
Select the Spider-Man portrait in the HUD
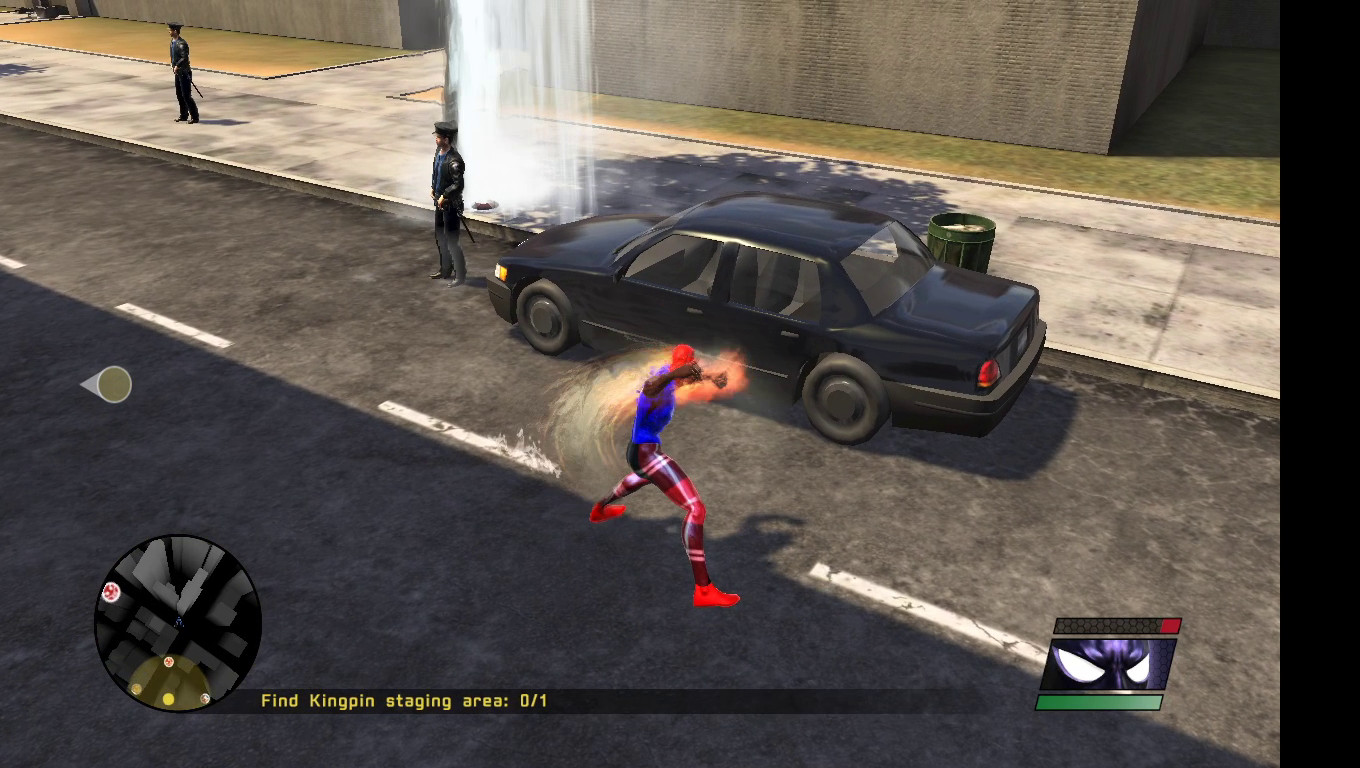tap(1108, 663)
